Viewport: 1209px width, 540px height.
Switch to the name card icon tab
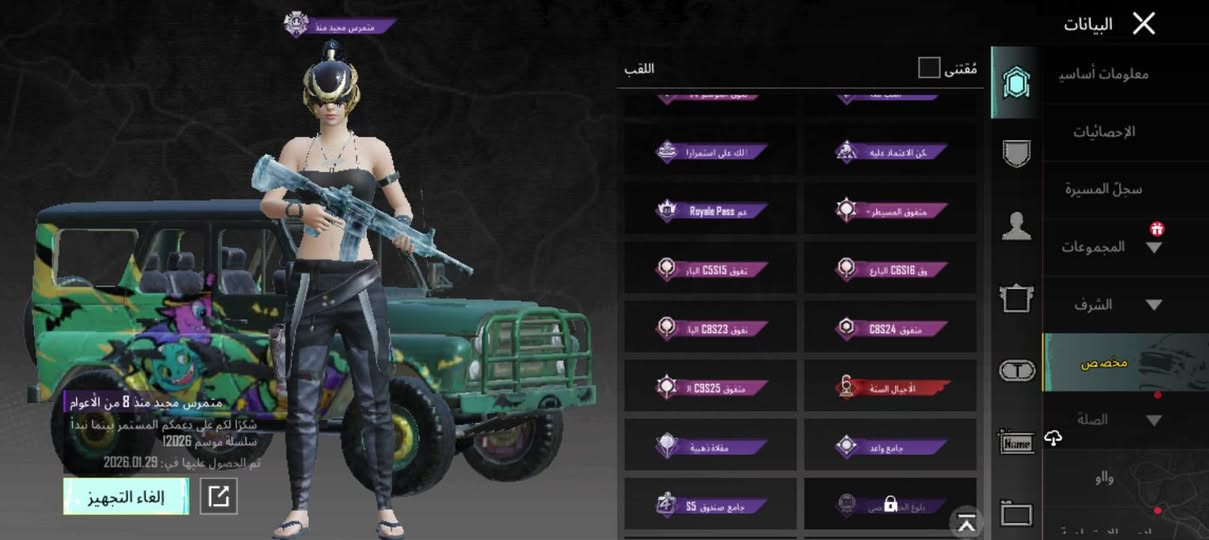(x=1016, y=442)
